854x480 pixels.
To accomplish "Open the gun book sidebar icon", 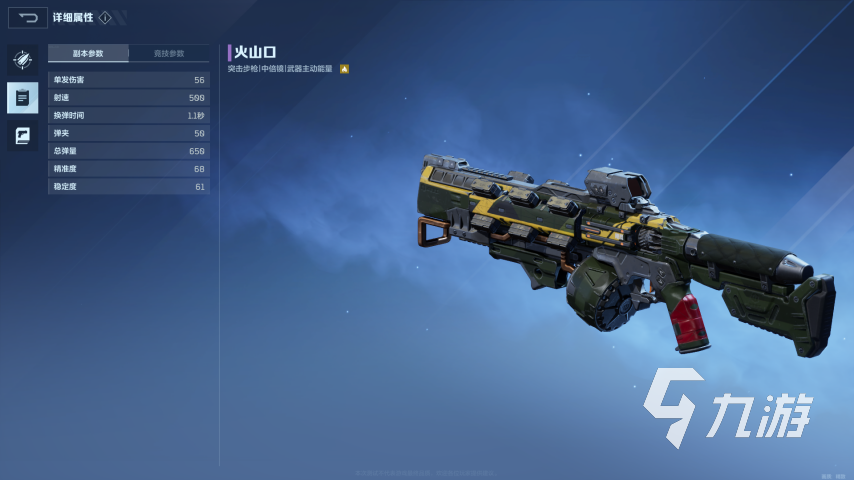I will [22, 135].
